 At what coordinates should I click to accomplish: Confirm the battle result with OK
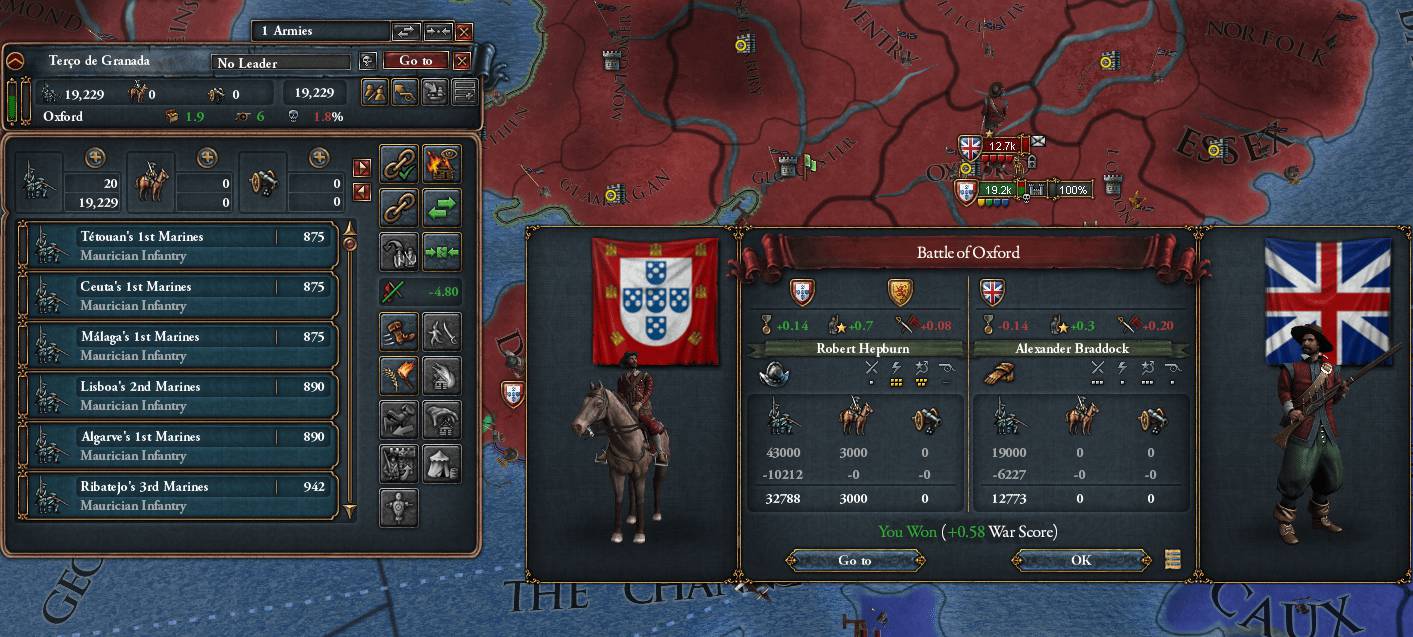tap(1081, 560)
